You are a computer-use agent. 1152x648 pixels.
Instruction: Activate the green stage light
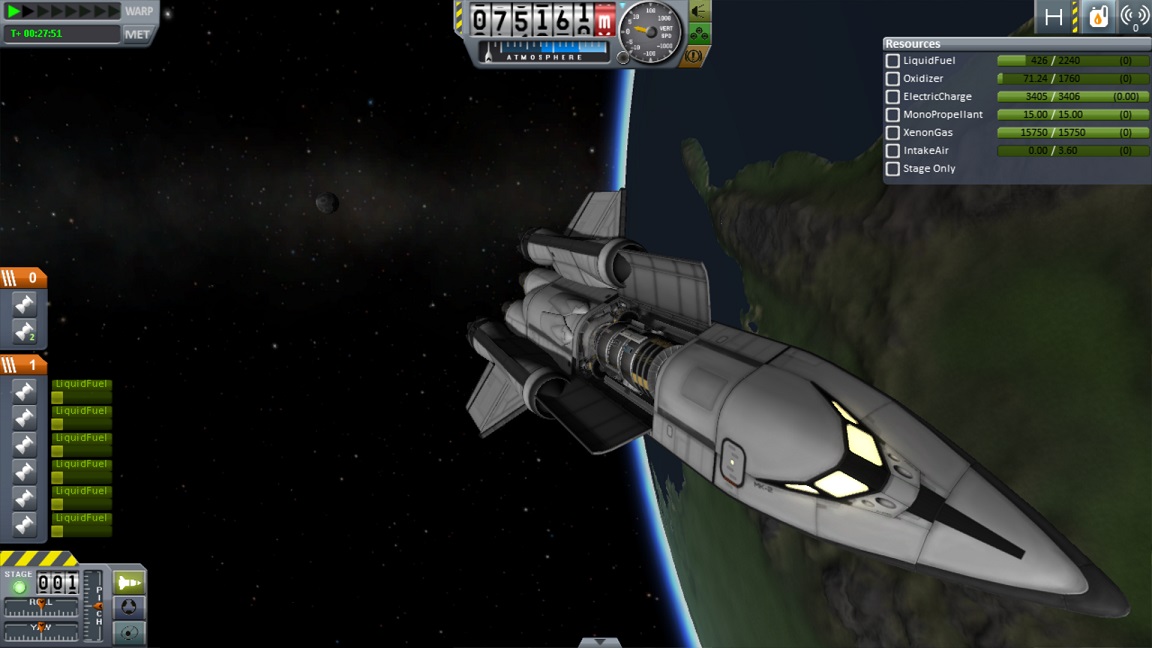point(19,587)
